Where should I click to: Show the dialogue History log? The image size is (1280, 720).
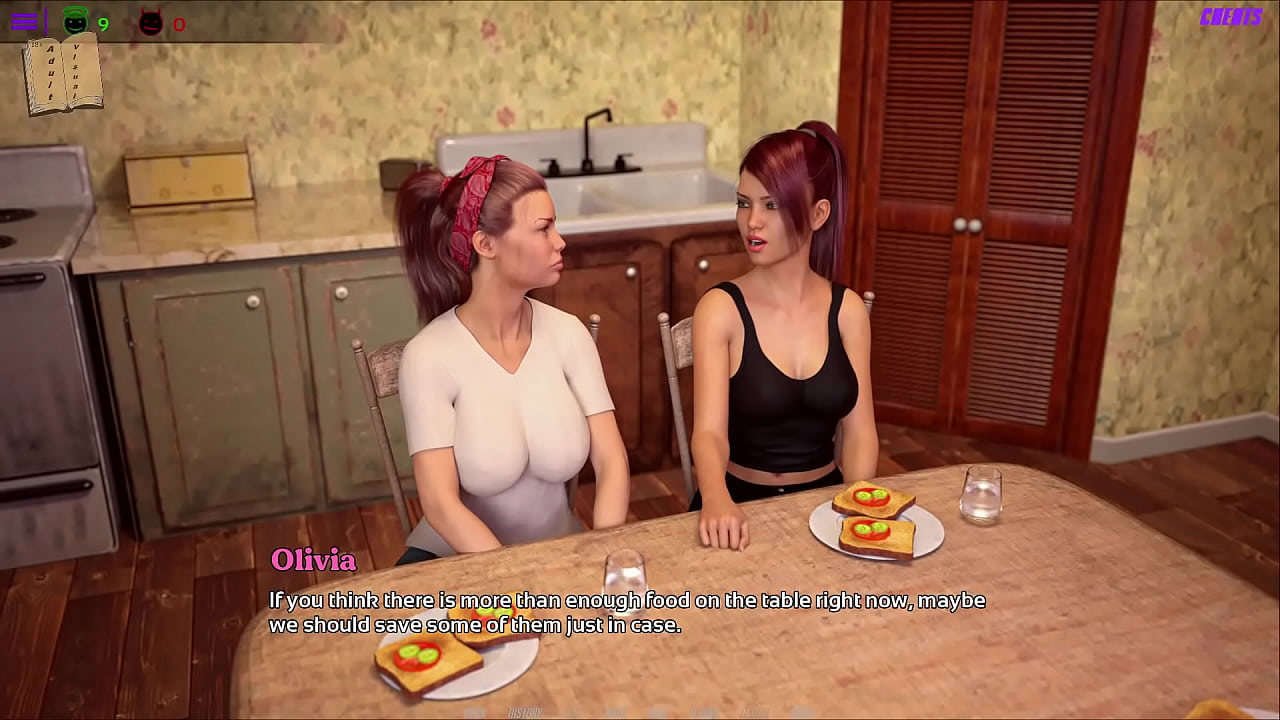click(525, 712)
